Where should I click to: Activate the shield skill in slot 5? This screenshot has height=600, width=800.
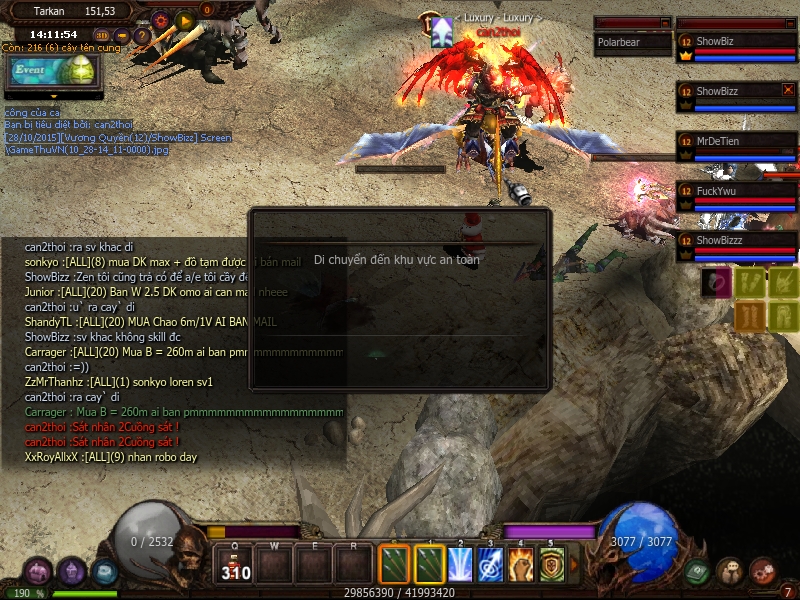pos(552,564)
